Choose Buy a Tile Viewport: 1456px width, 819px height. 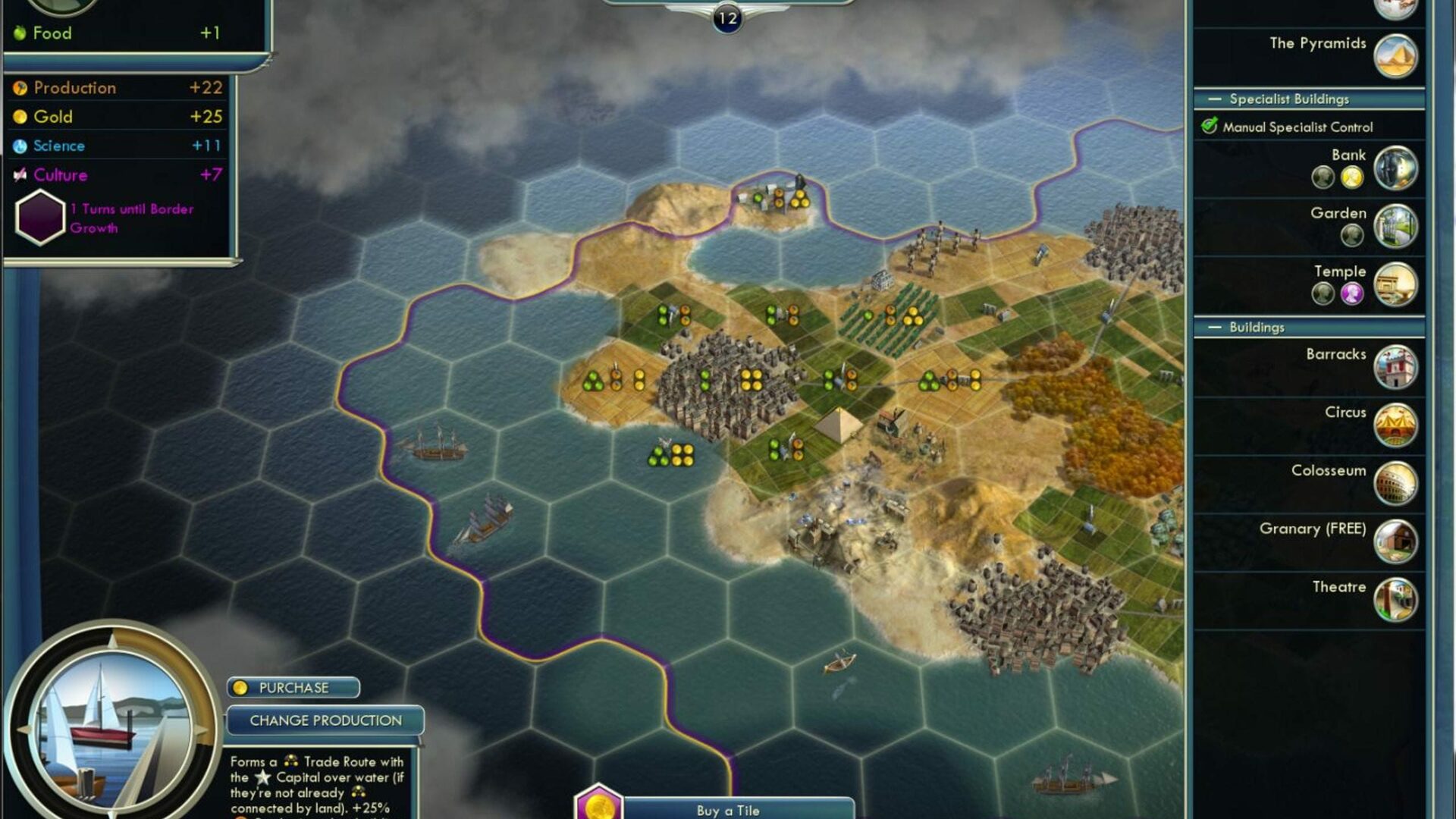click(727, 810)
